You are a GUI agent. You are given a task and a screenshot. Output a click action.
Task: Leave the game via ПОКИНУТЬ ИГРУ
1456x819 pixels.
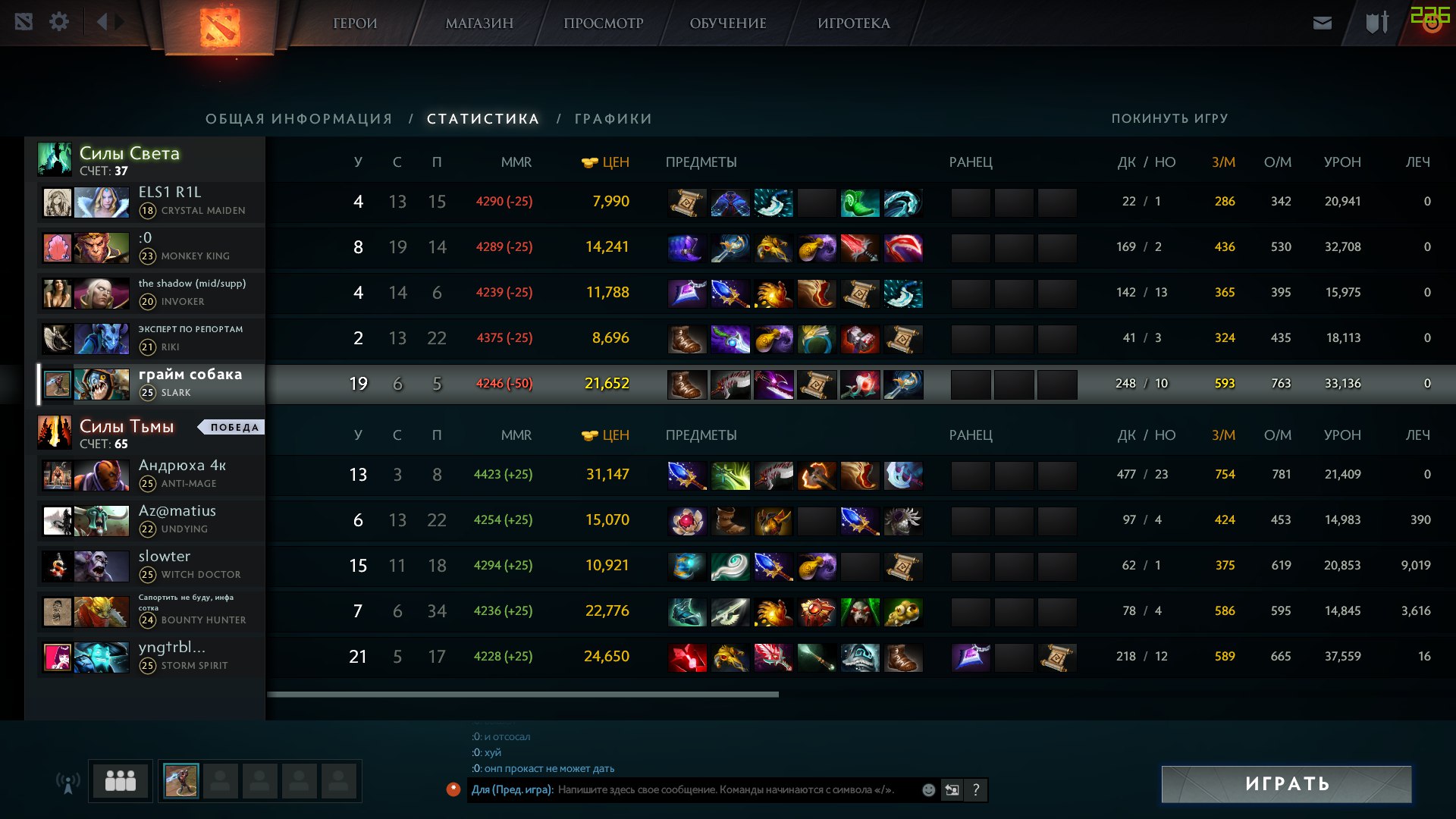point(1169,118)
